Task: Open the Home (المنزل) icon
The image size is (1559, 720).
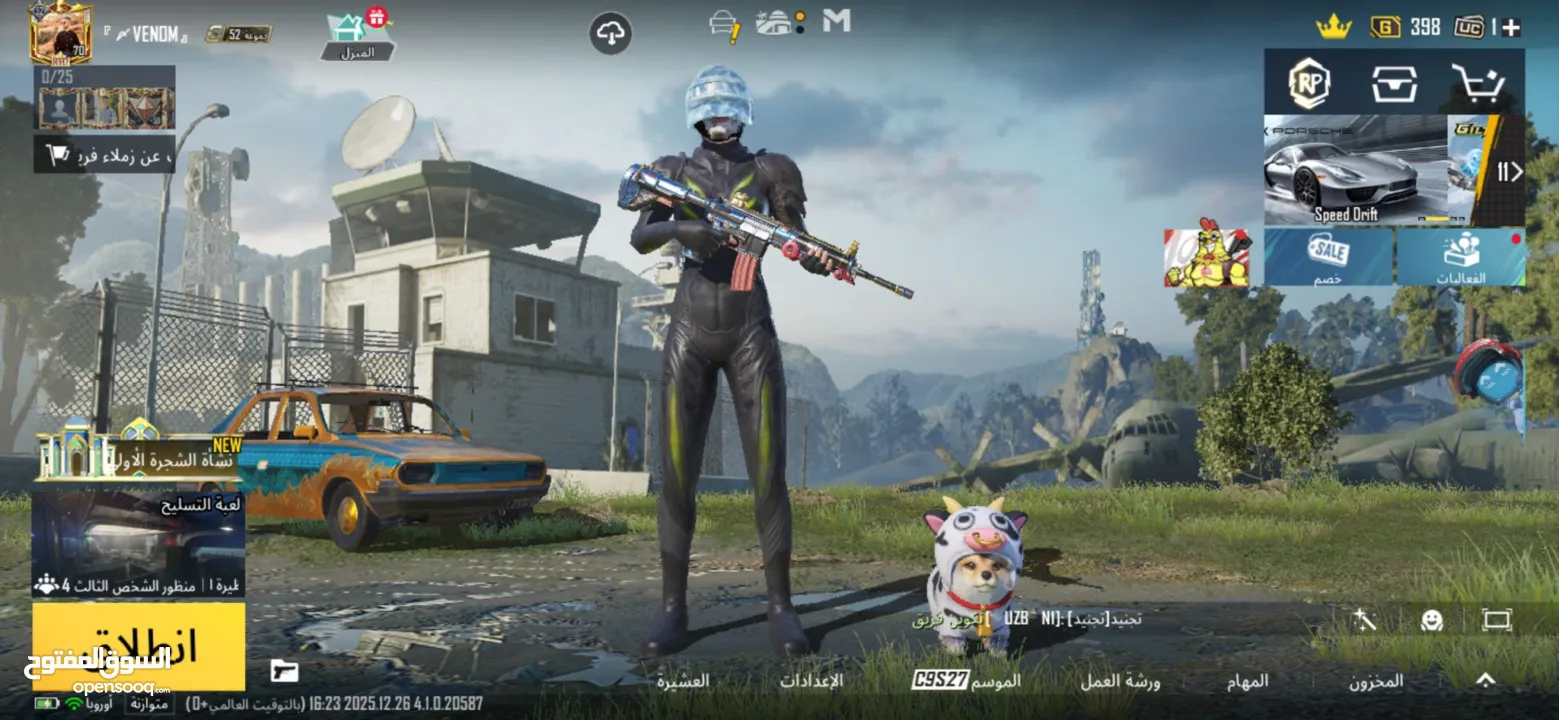Action: [x=357, y=35]
